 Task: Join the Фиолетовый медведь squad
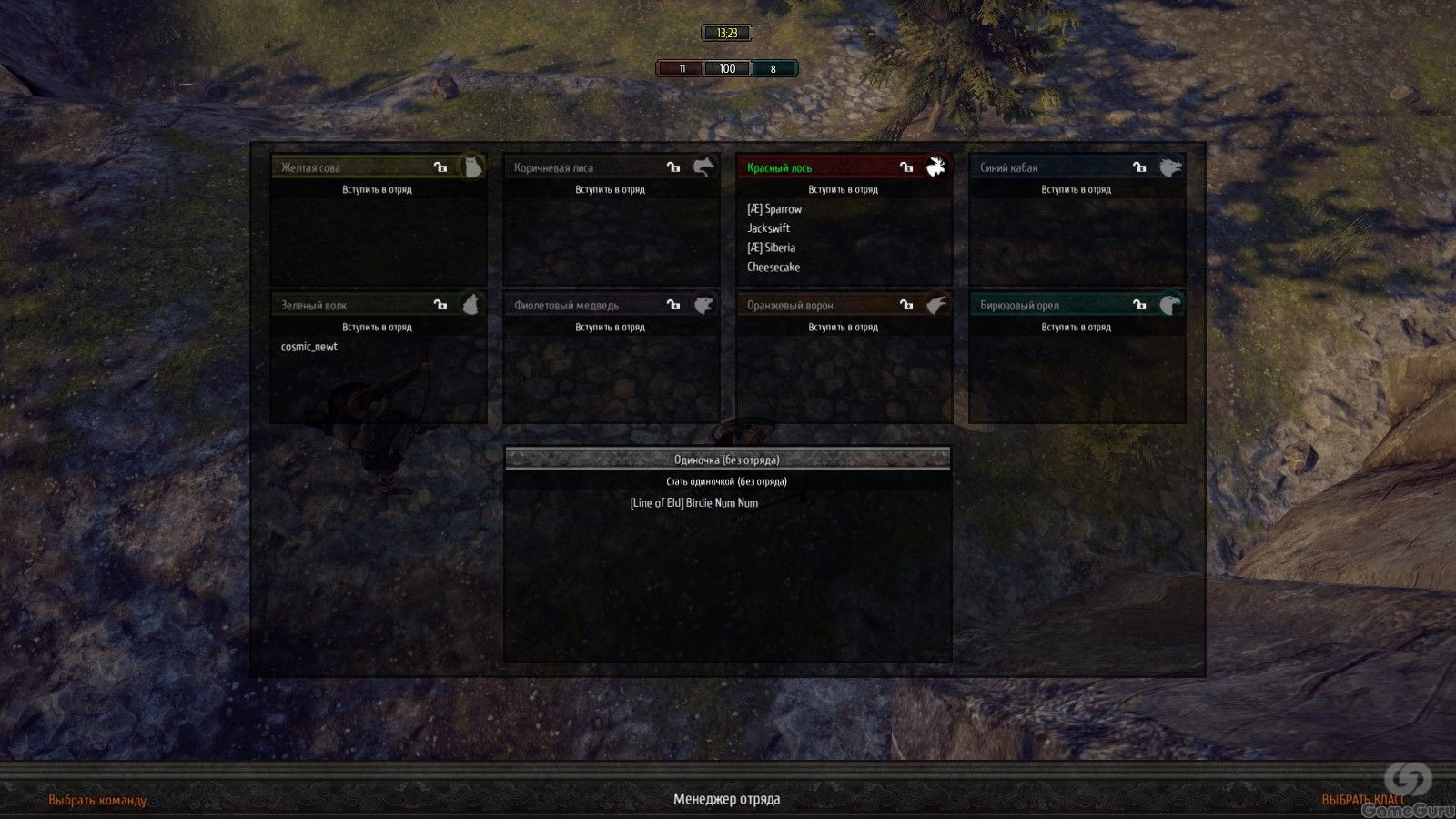tap(610, 327)
